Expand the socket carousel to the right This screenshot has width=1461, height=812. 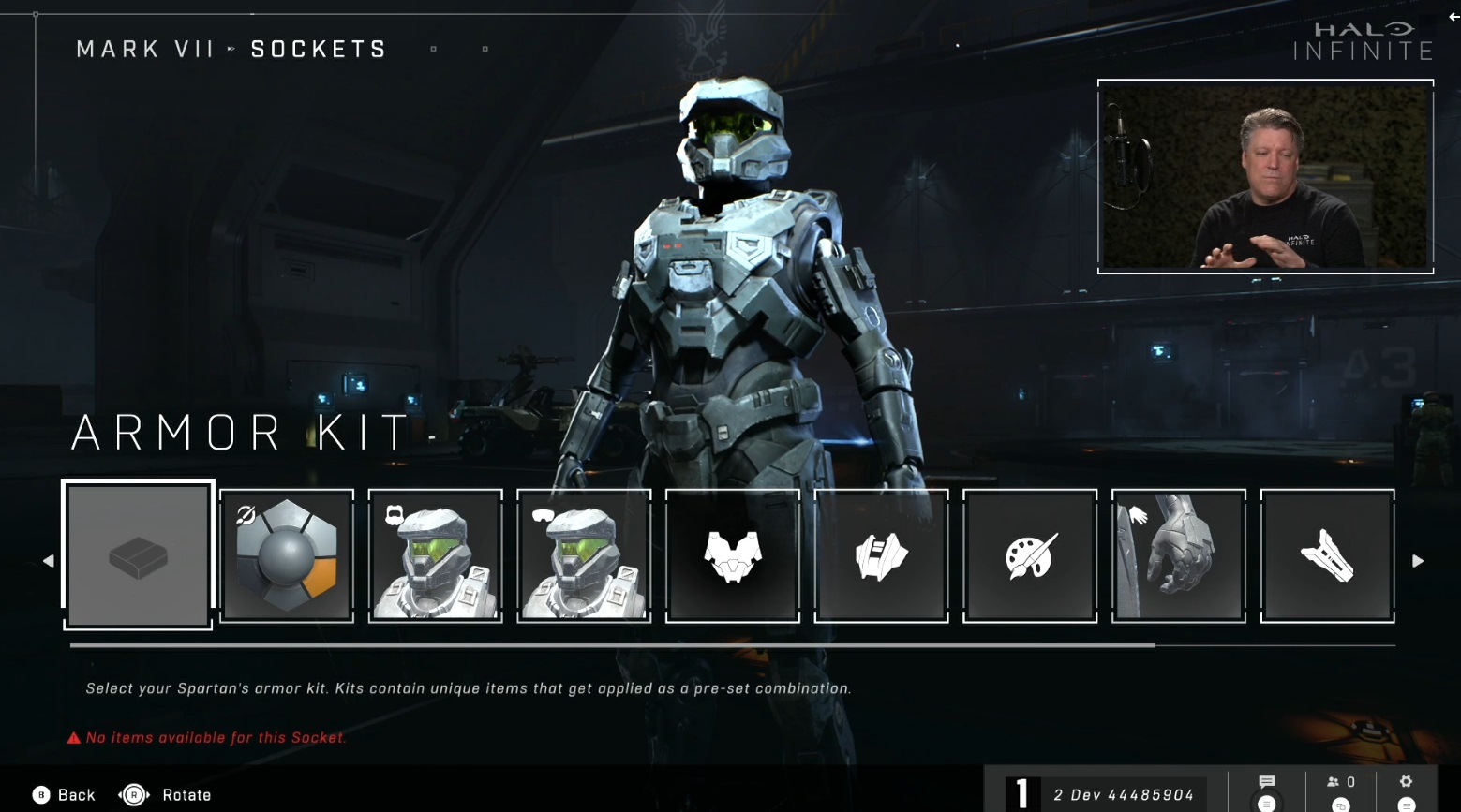click(1418, 560)
